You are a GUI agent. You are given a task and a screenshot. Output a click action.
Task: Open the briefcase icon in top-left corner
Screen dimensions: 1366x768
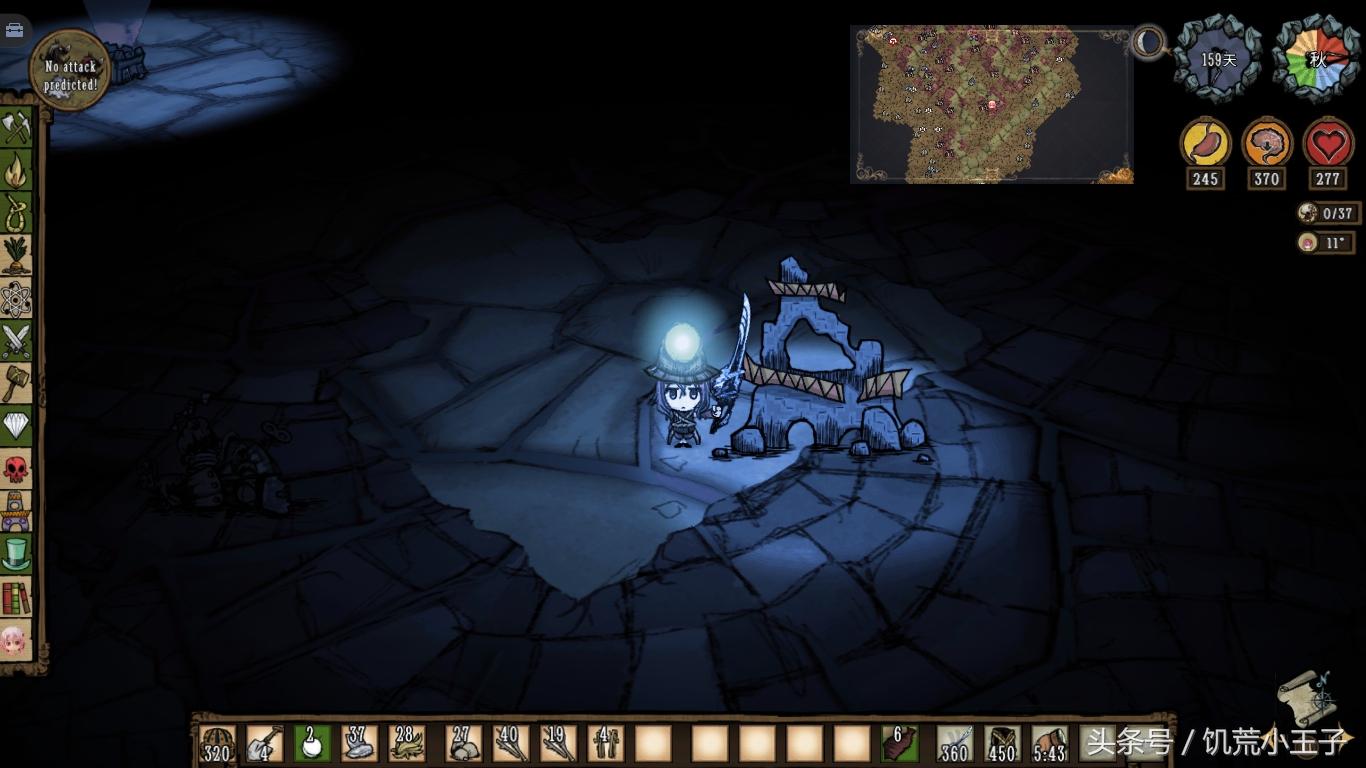(x=14, y=30)
